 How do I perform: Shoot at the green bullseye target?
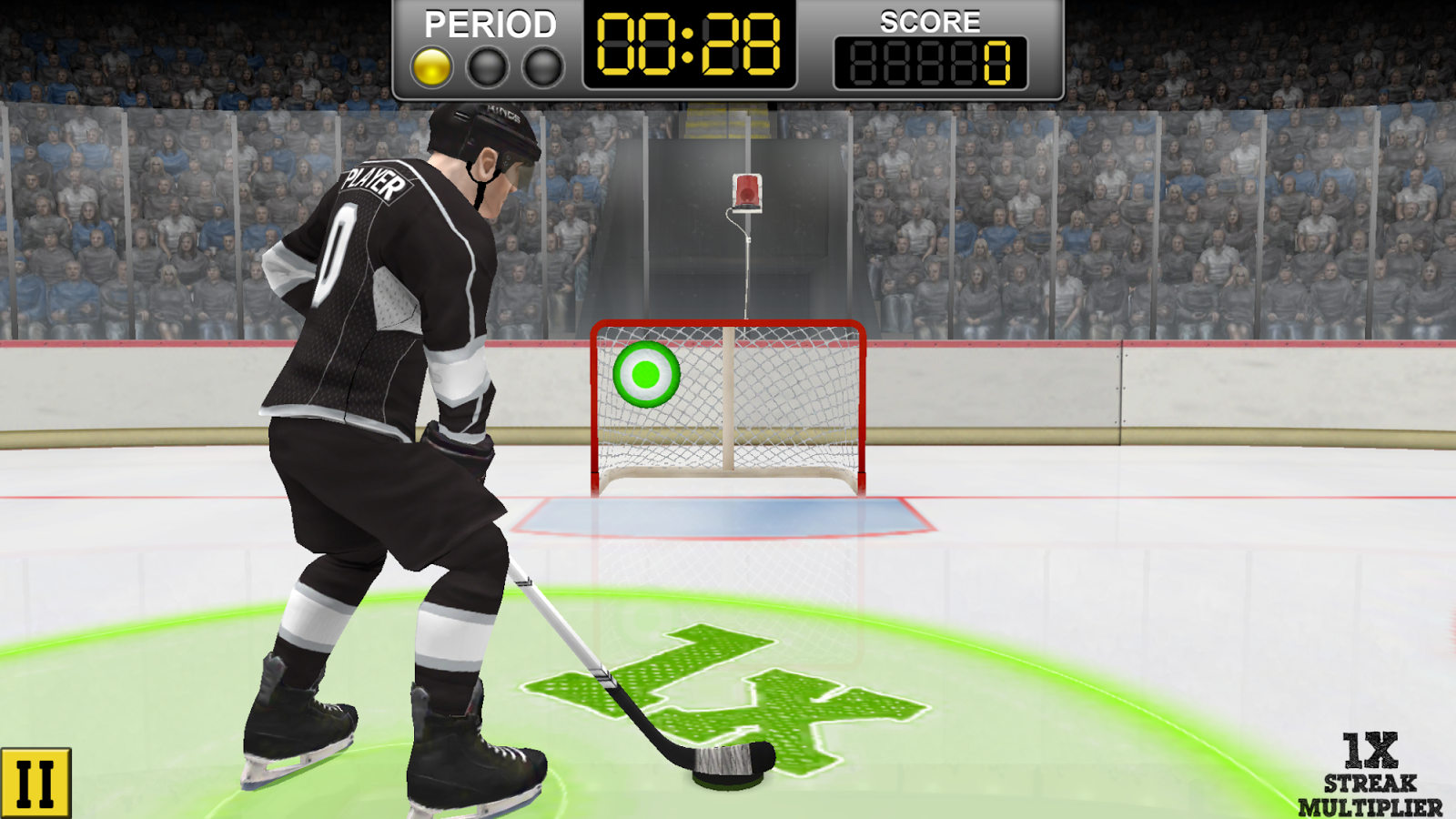pos(646,374)
